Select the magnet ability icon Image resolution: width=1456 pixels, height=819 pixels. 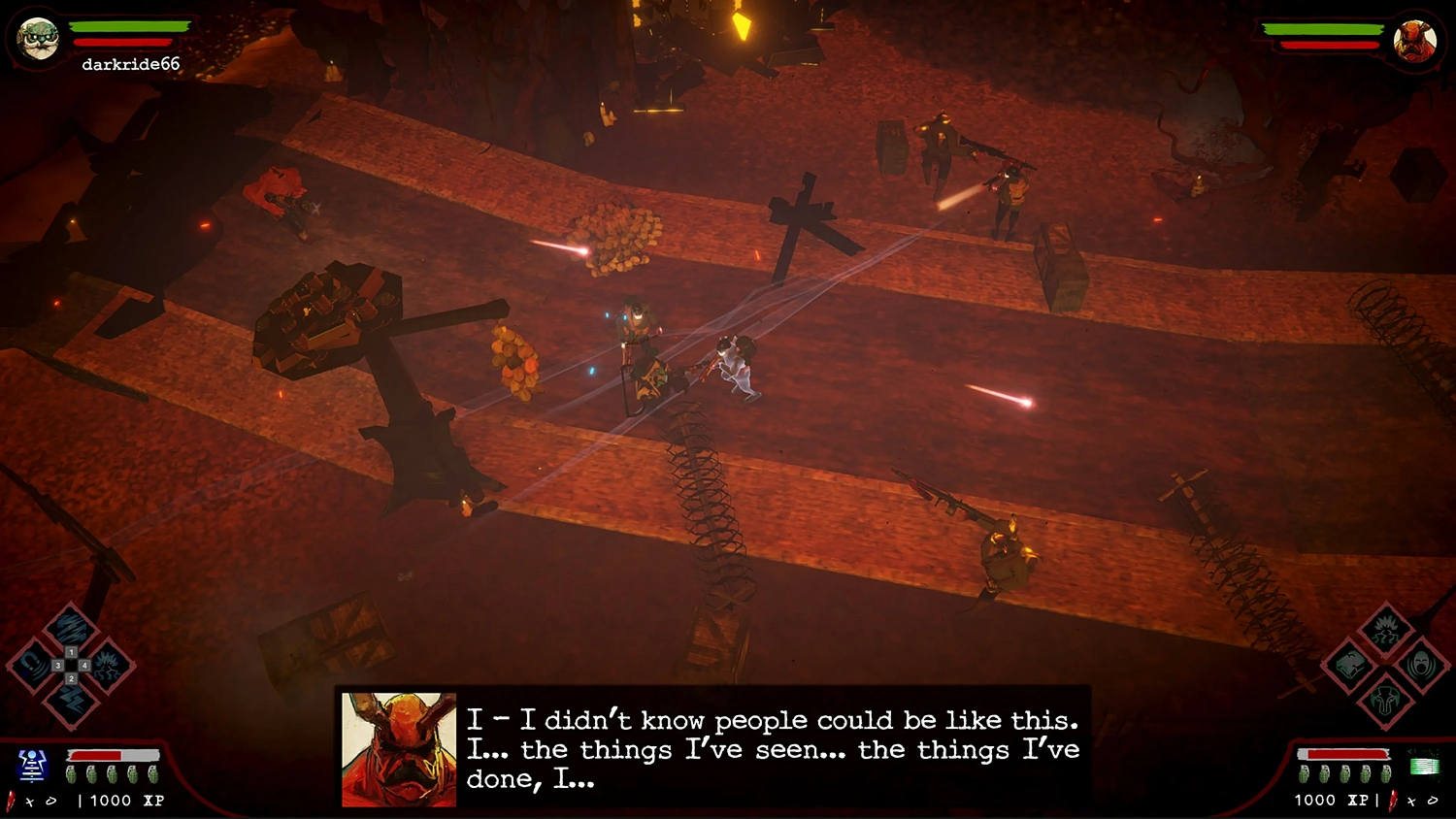pyautogui.click(x=33, y=664)
